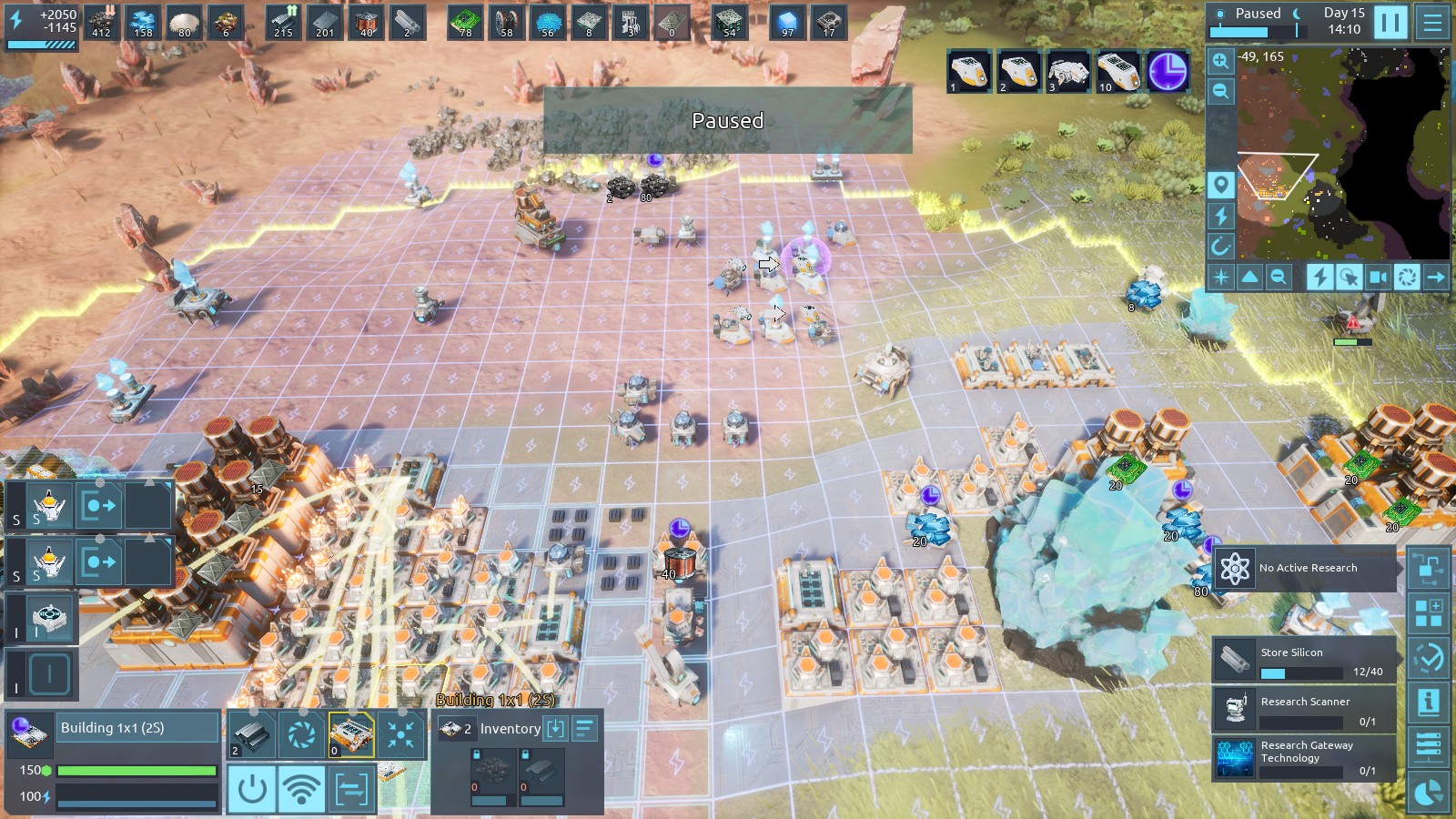1456x819 pixels.
Task: Toggle the minimap location pin button
Action: click(1220, 186)
